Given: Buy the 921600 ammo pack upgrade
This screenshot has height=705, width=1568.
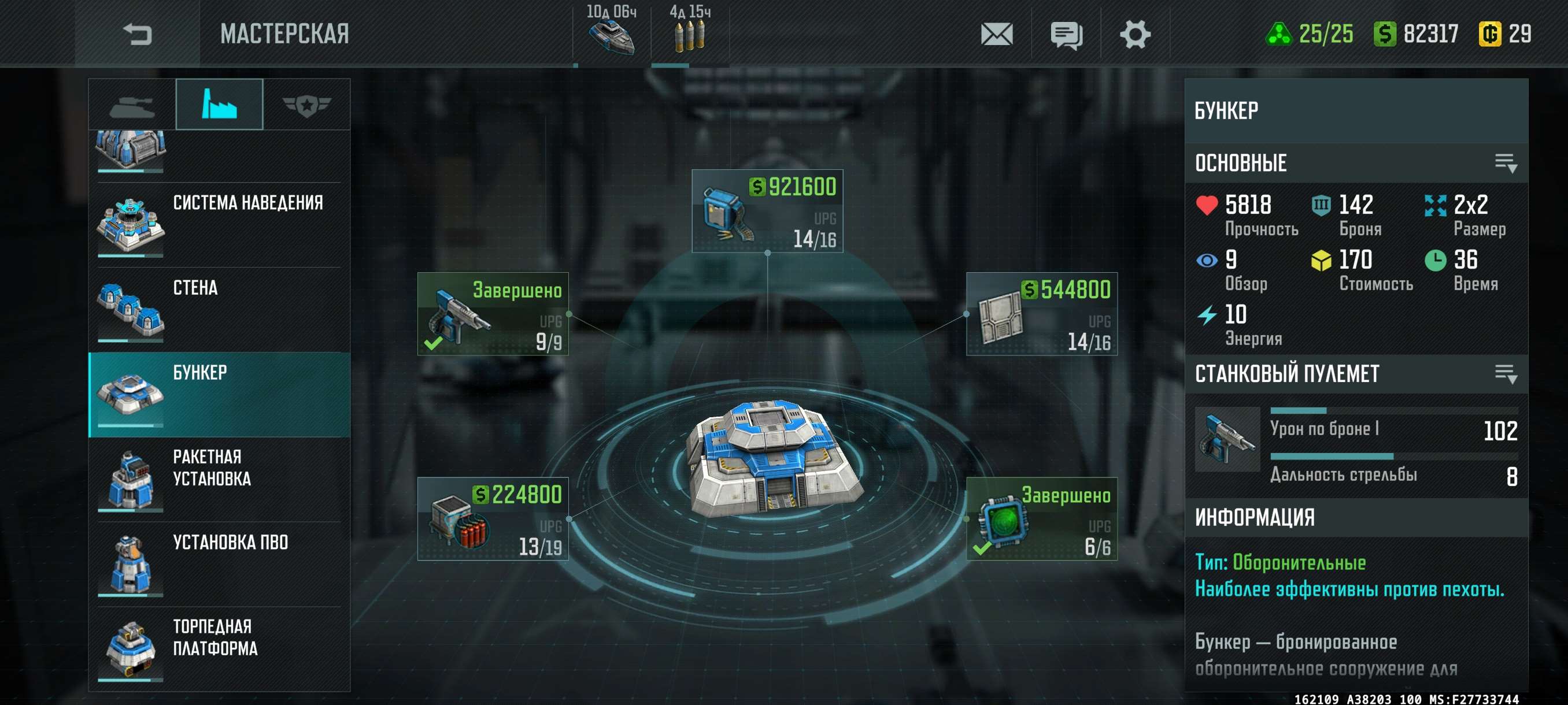Looking at the screenshot, I should pyautogui.click(x=767, y=211).
